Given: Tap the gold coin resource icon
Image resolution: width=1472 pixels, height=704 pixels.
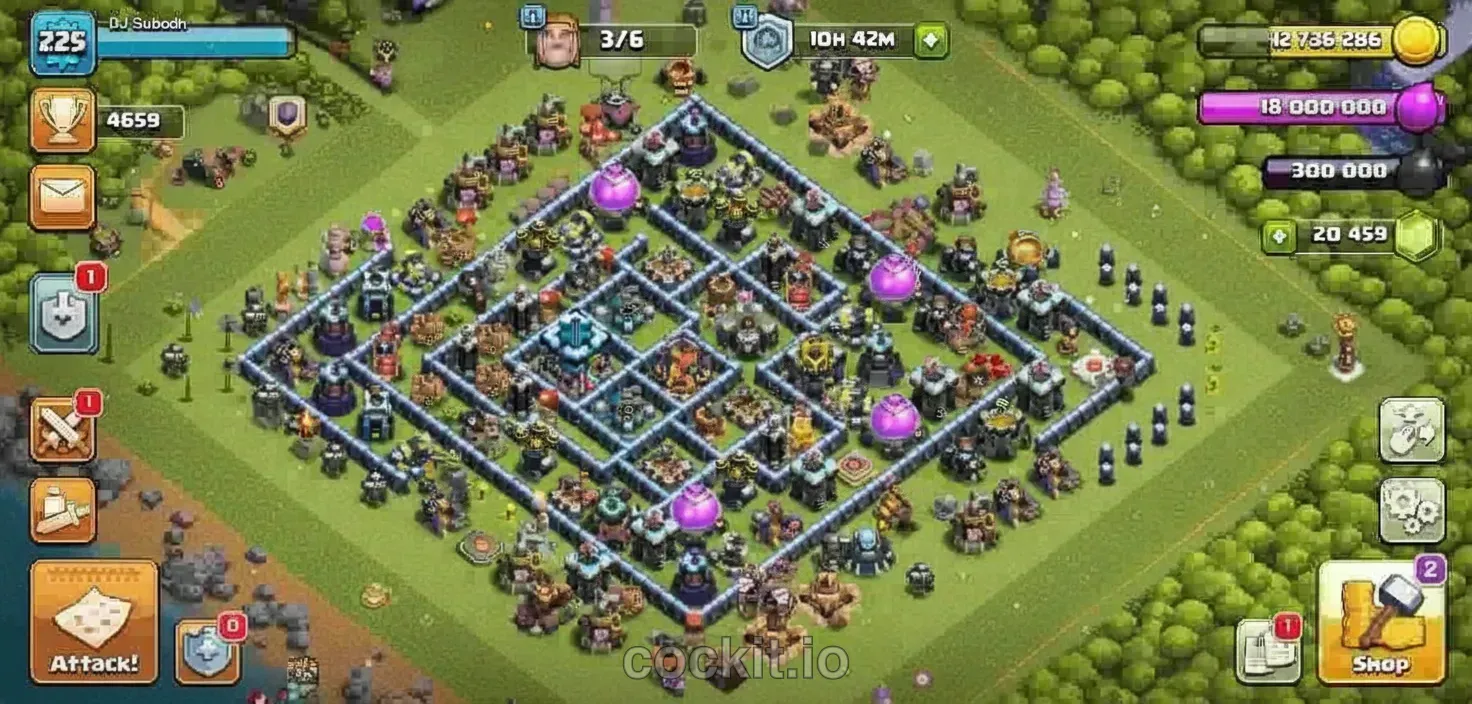Looking at the screenshot, I should (x=1419, y=41).
